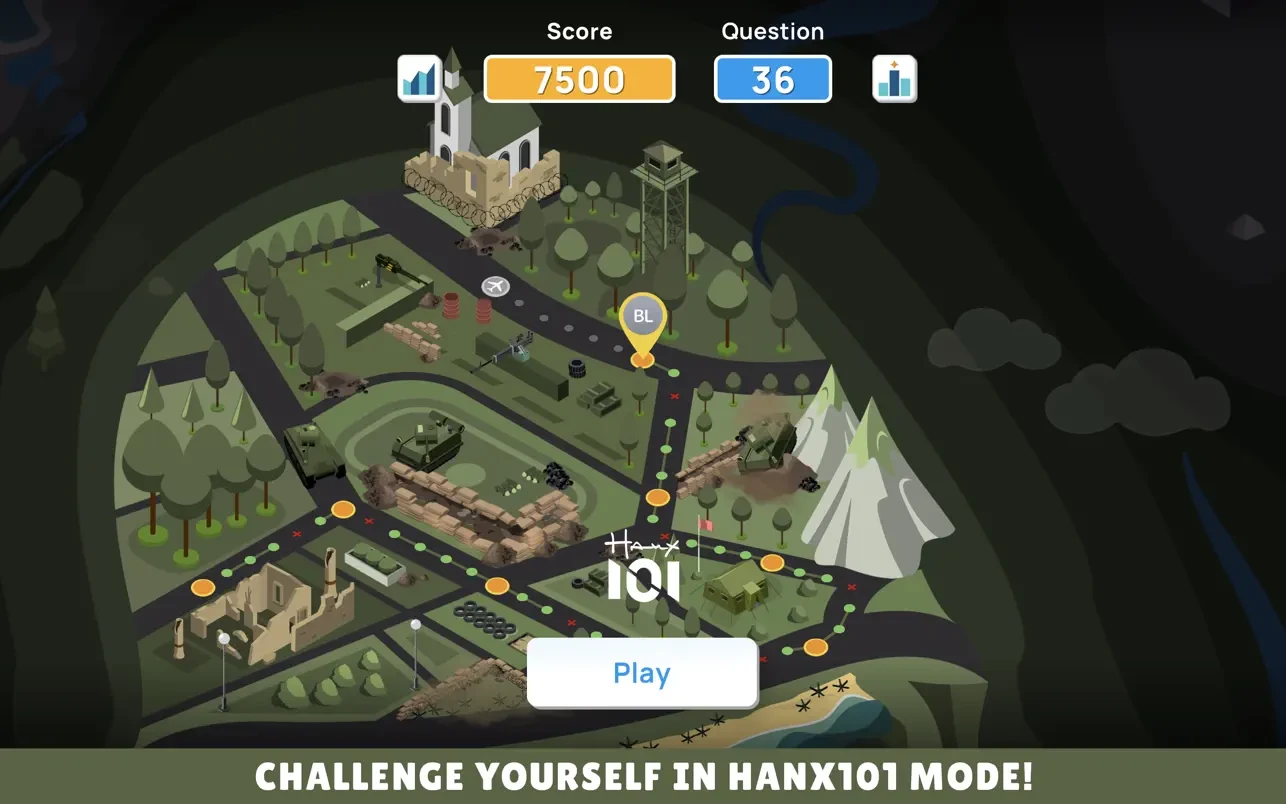Viewport: 1286px width, 804px height.
Task: Start the game with the Play button
Action: (x=642, y=673)
